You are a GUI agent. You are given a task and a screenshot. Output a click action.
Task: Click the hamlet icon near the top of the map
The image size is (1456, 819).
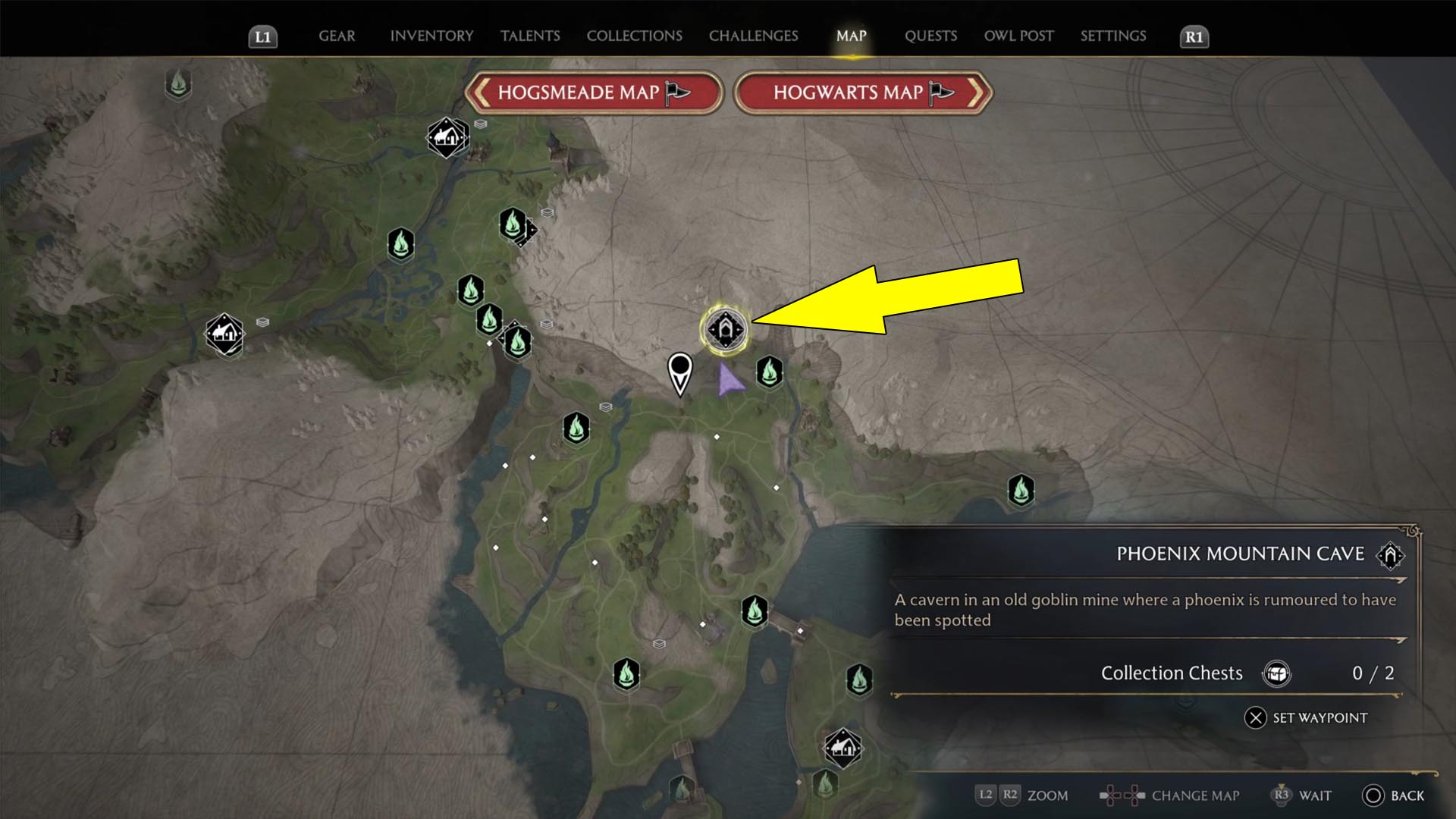[x=447, y=137]
